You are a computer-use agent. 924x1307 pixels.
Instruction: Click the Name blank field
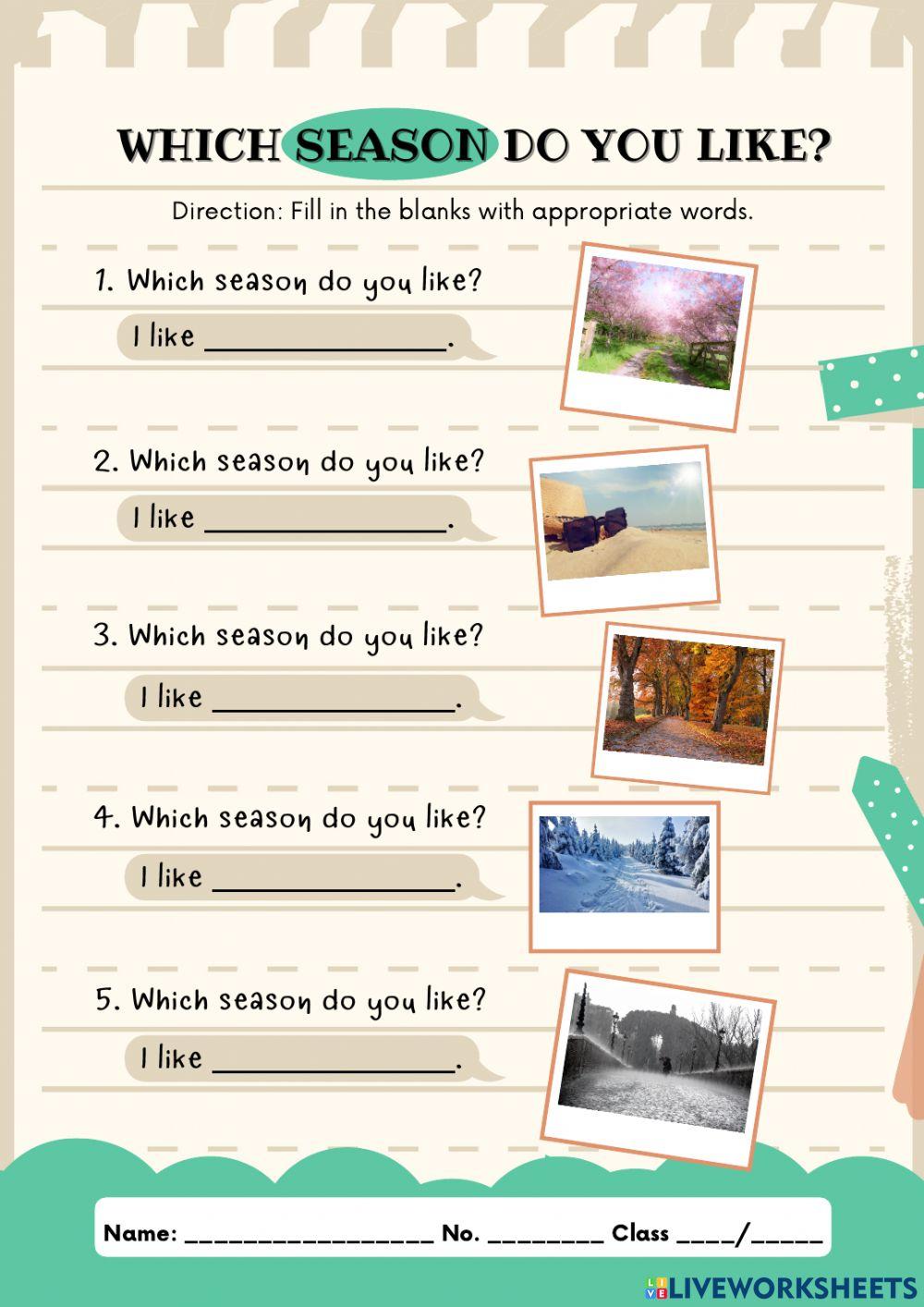pos(309,1235)
